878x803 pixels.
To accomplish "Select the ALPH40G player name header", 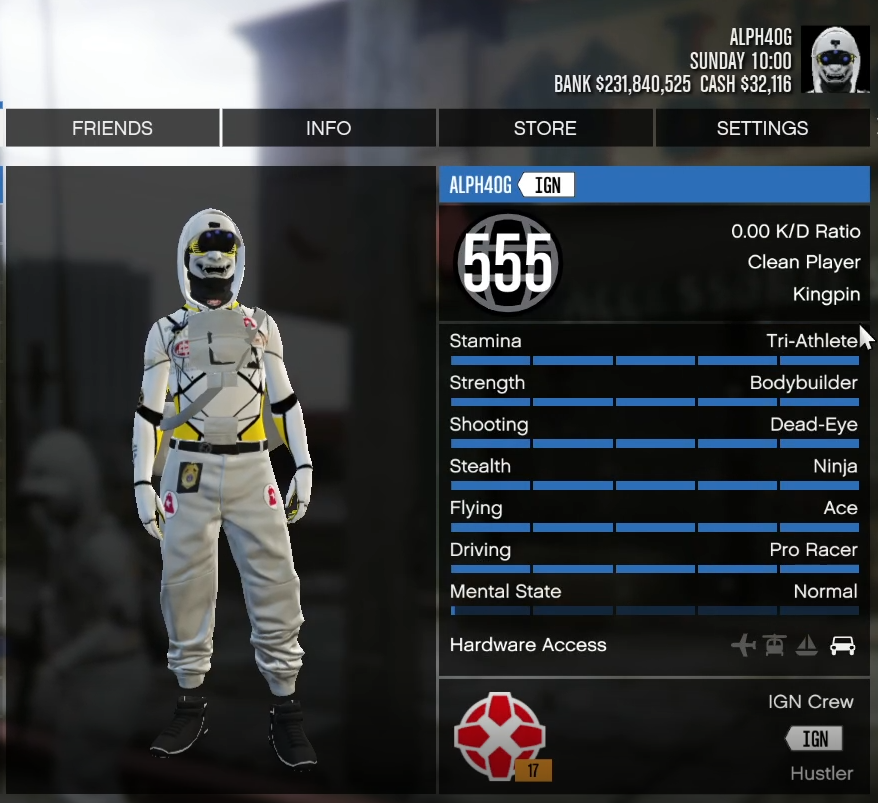I will 480,185.
